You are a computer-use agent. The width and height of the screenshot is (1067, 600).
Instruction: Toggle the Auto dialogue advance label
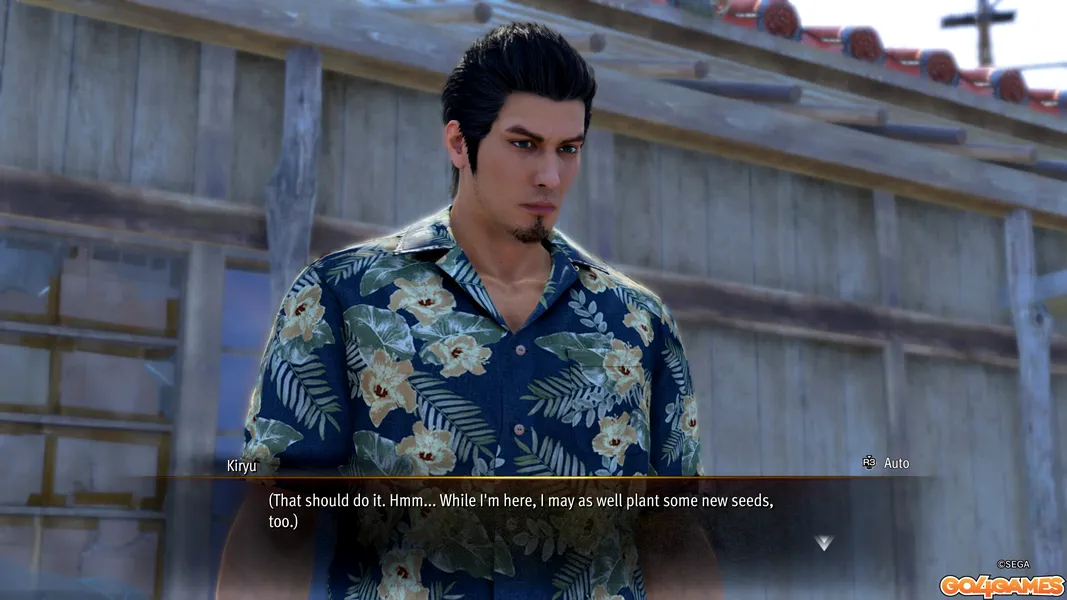point(896,463)
